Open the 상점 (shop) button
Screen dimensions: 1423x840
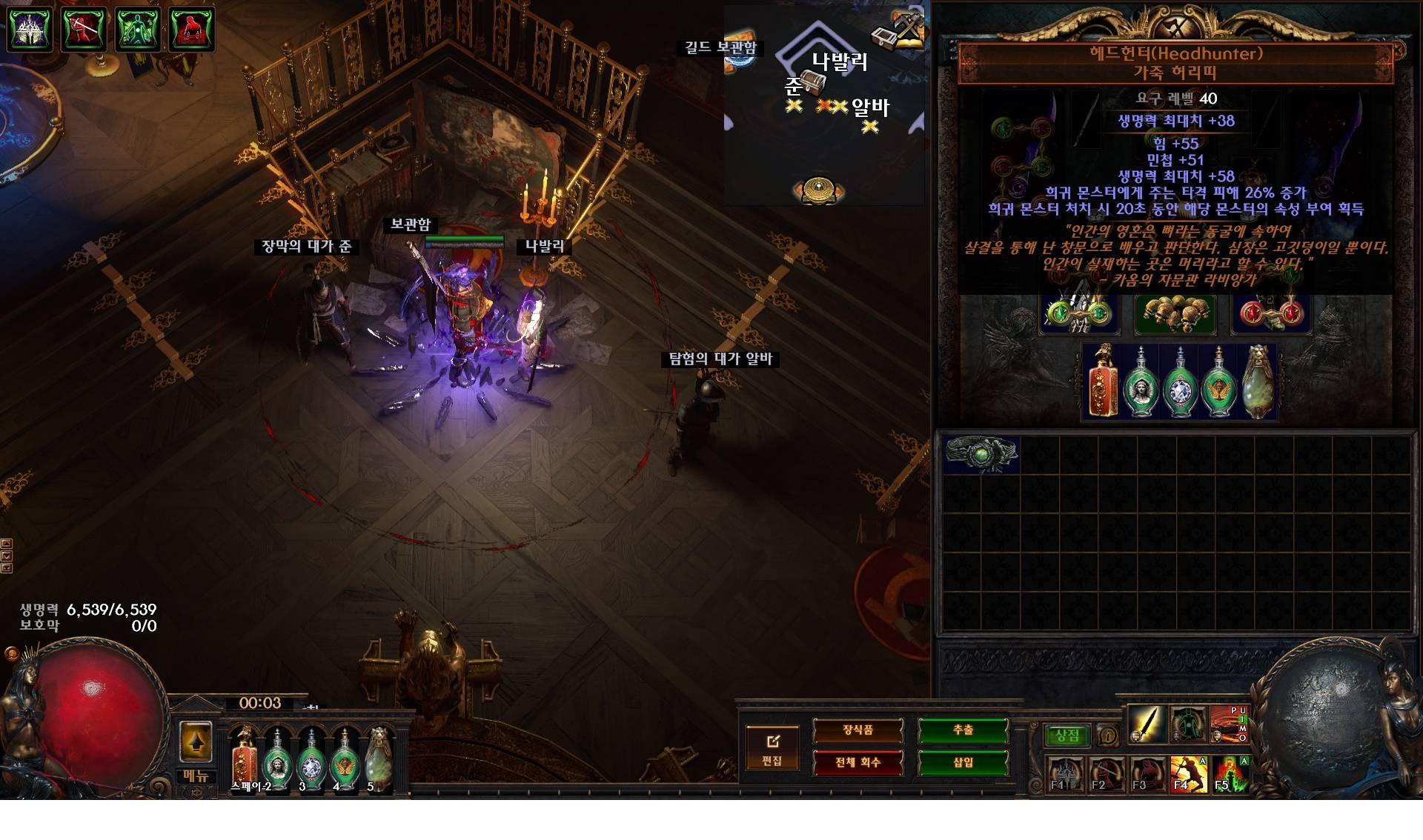coord(1067,736)
